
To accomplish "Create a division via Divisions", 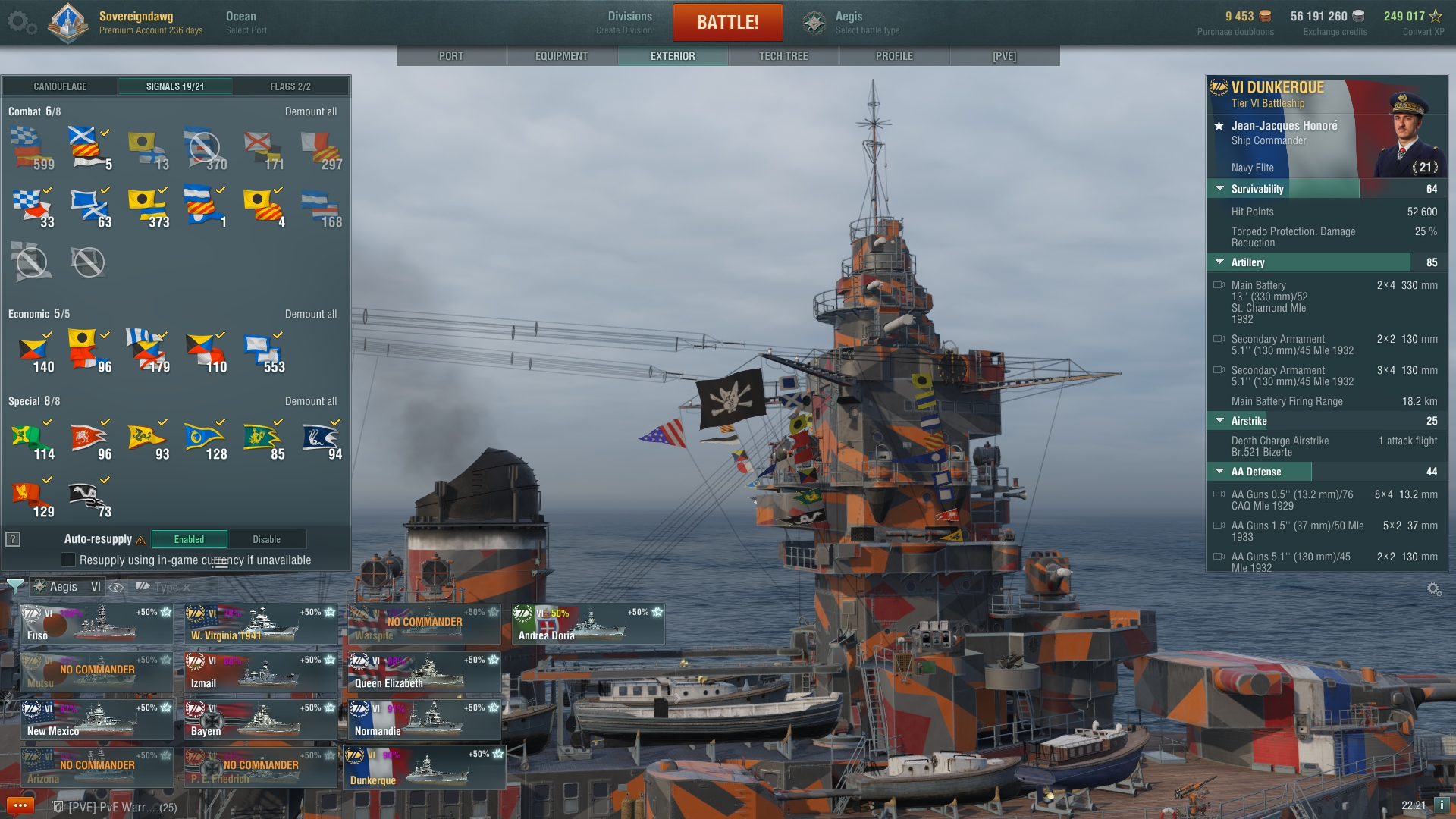I will pyautogui.click(x=629, y=23).
